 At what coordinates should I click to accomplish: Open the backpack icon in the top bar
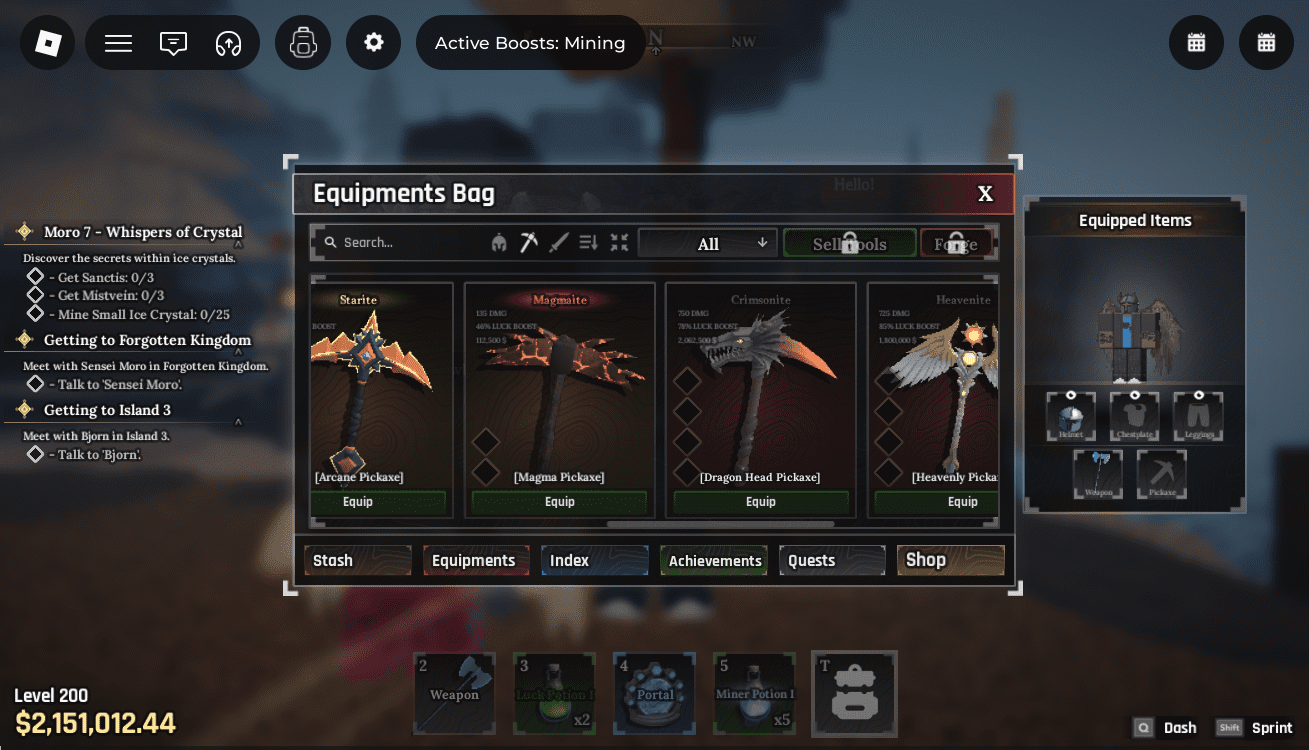click(x=303, y=42)
